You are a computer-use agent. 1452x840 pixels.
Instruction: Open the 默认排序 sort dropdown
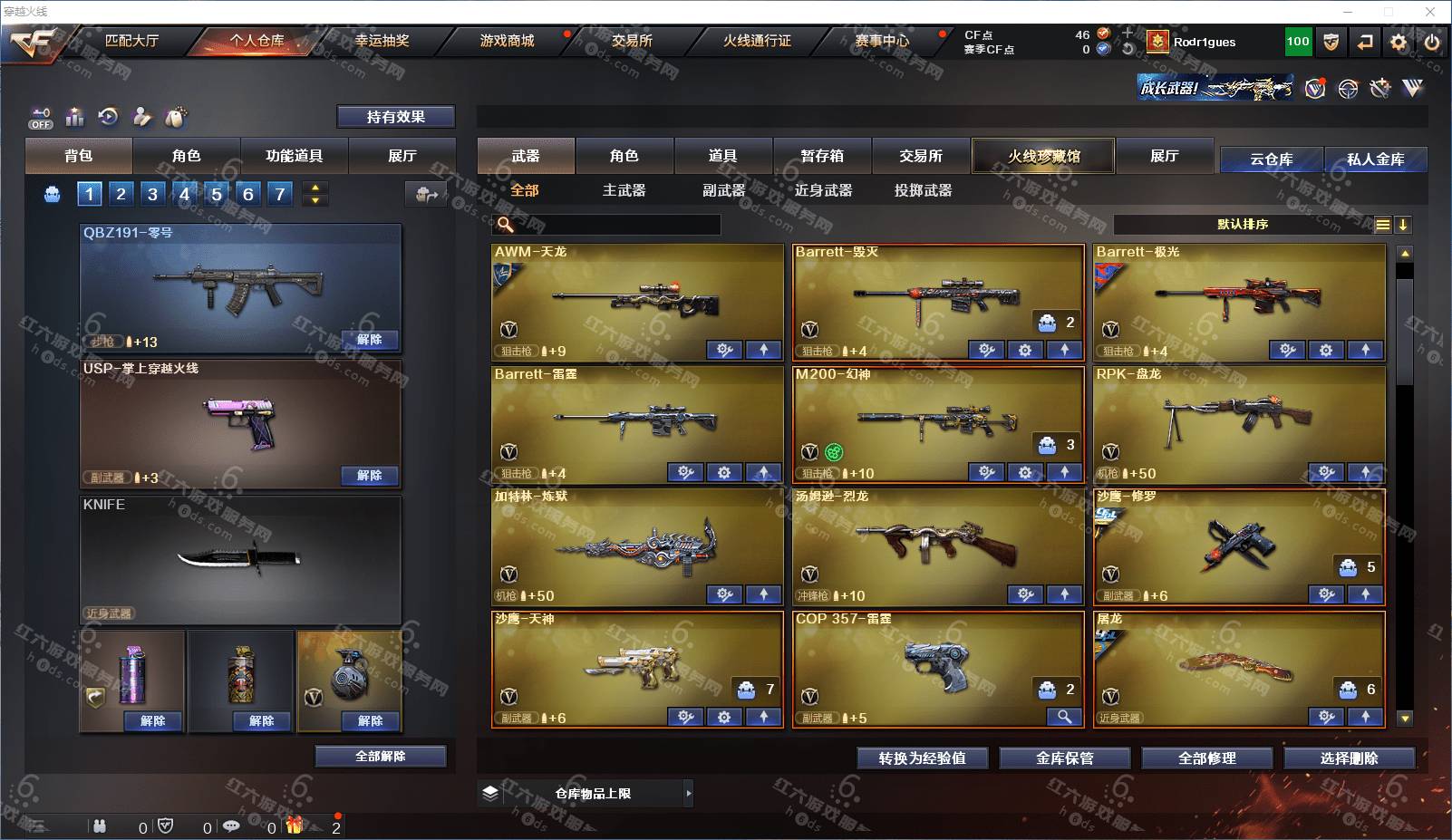pyautogui.click(x=1243, y=225)
